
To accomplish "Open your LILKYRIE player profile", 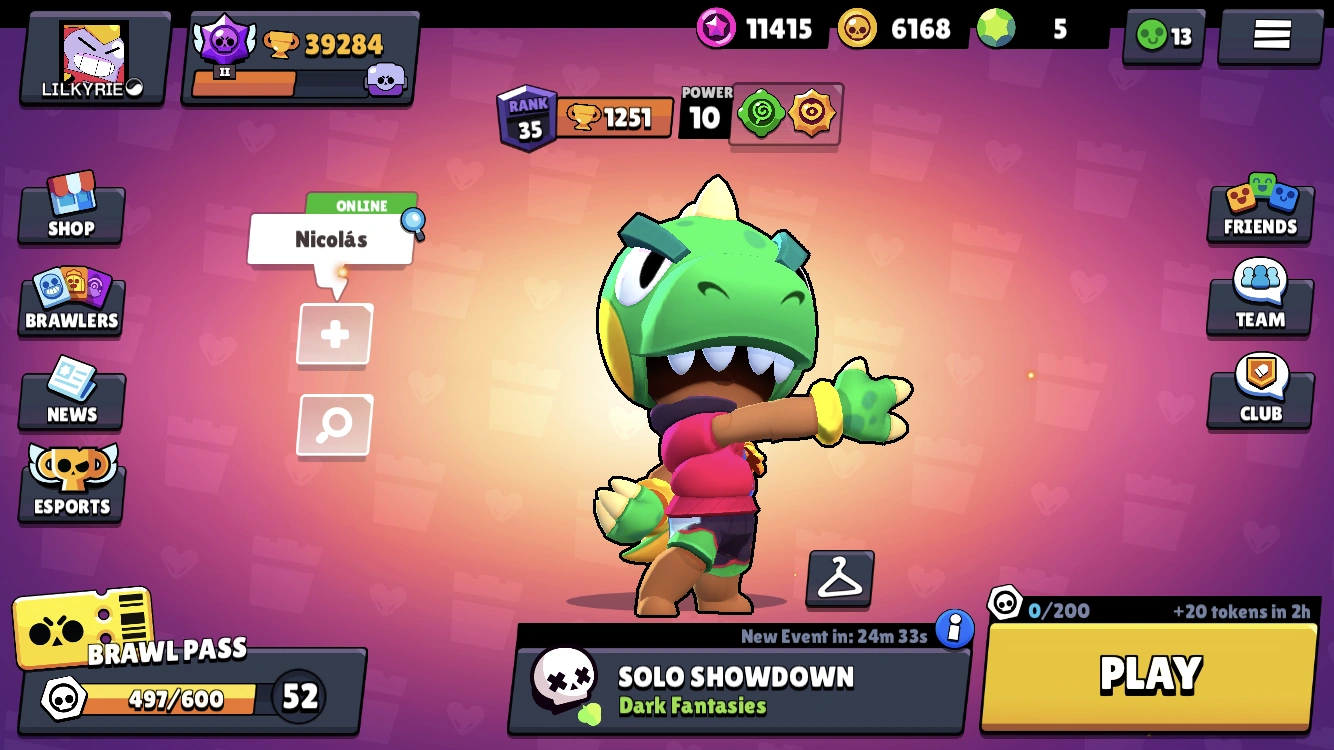I will pos(92,57).
